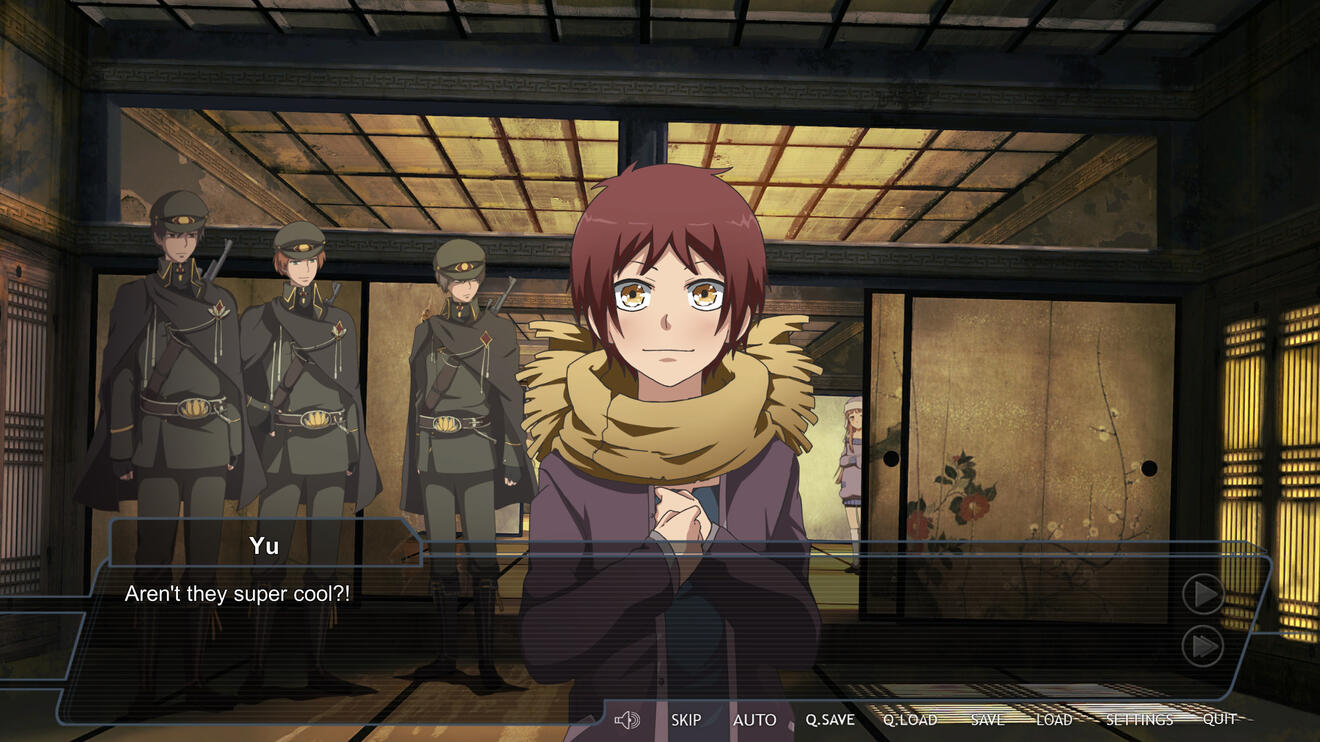Click the speaker icon for voice replay
Image resolution: width=1320 pixels, height=742 pixels.
pyautogui.click(x=627, y=720)
